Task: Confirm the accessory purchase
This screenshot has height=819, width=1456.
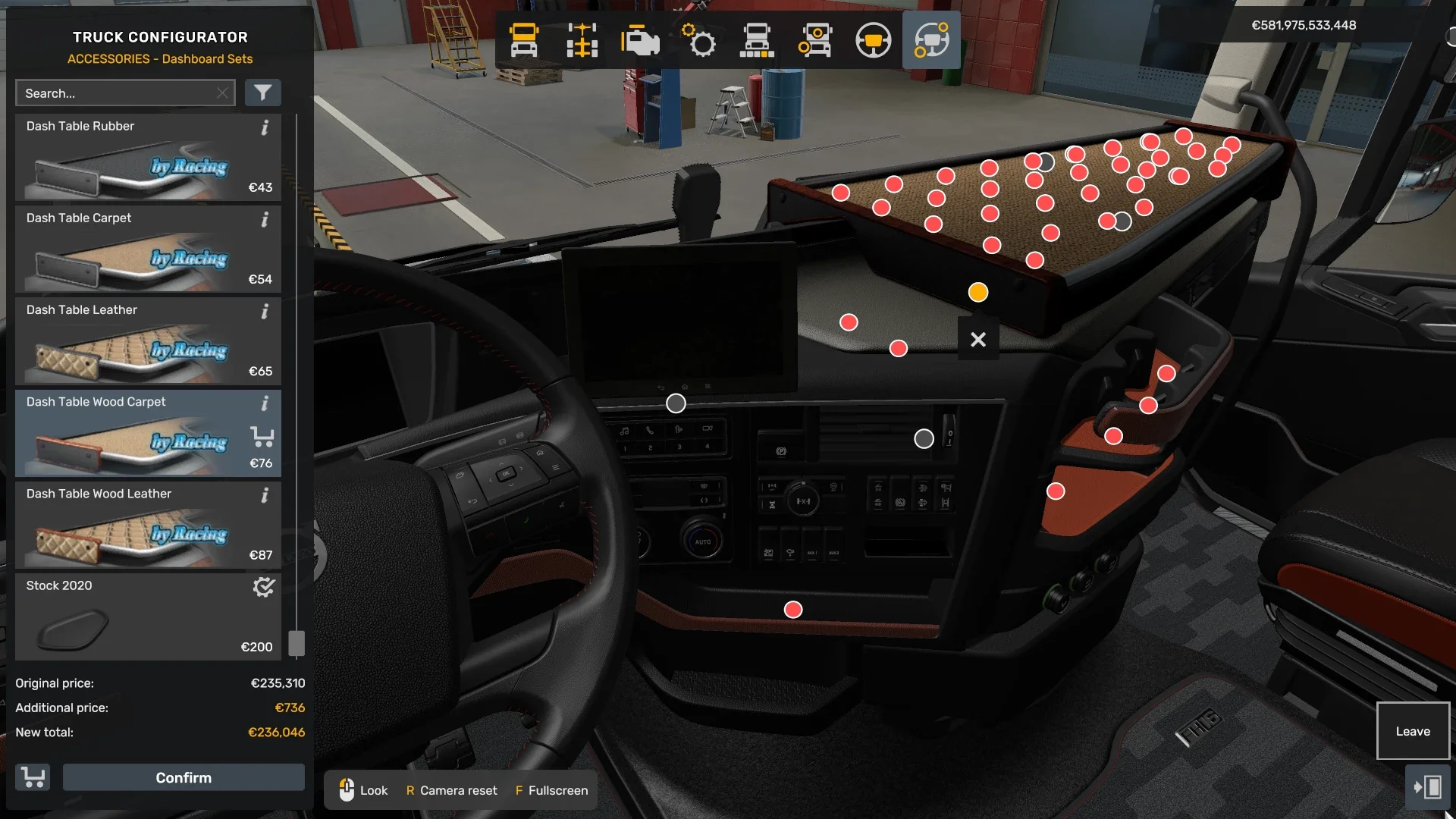Action: (x=184, y=777)
